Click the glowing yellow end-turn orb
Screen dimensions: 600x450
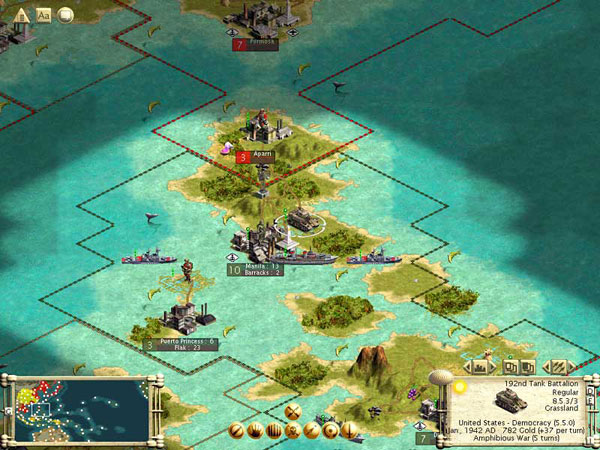[460, 386]
